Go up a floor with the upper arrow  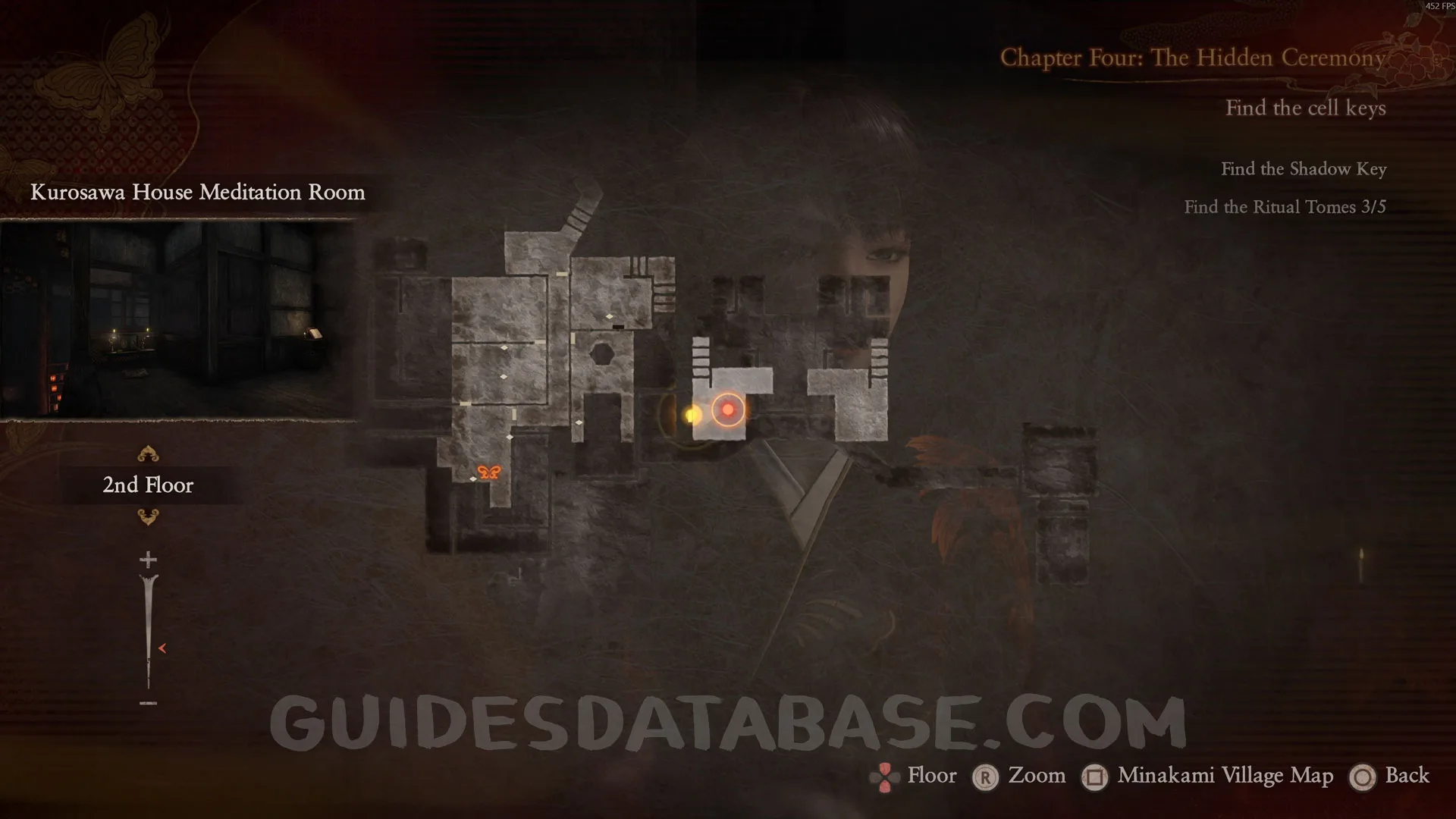point(148,454)
